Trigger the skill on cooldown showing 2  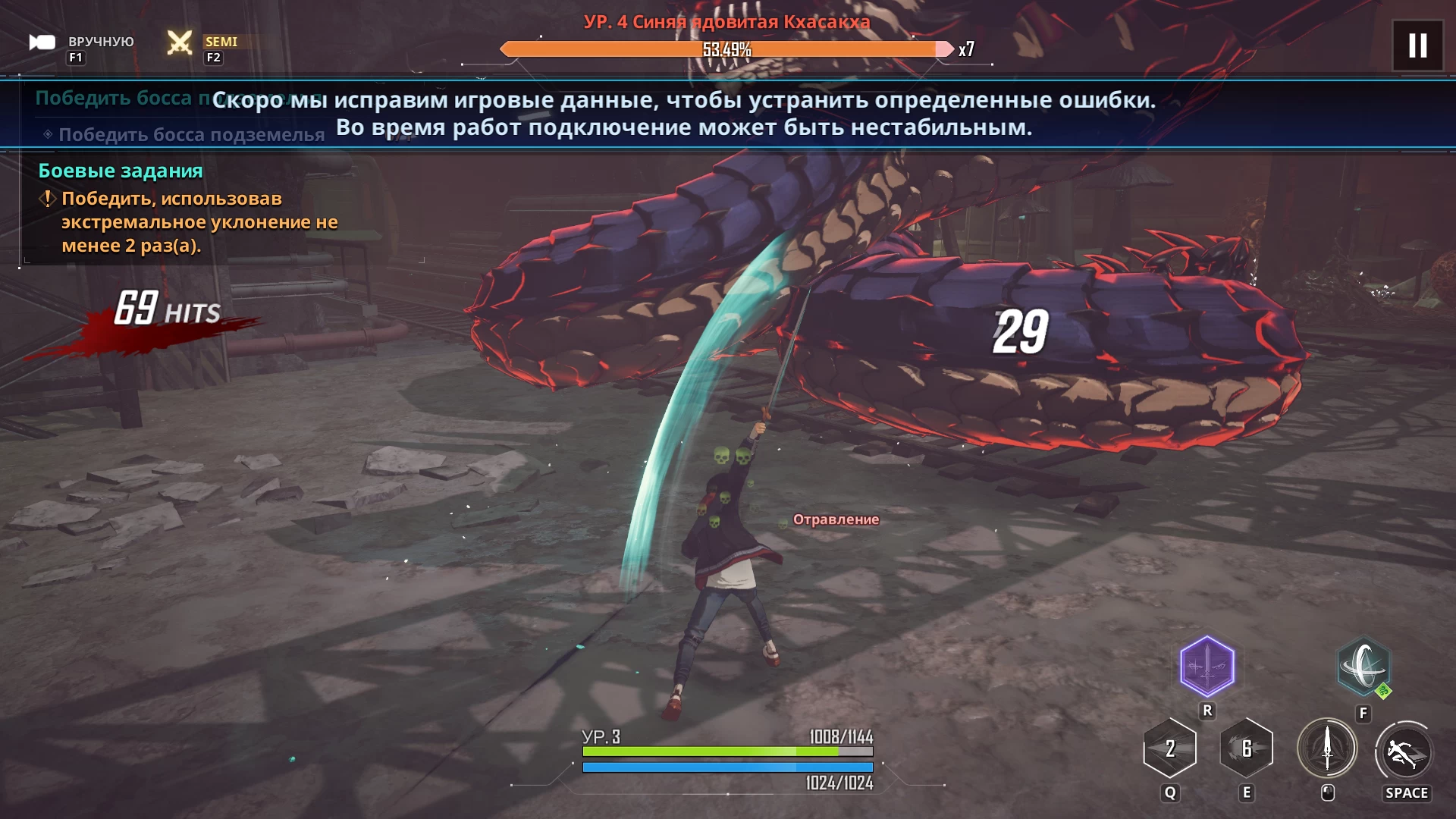[x=1169, y=748]
